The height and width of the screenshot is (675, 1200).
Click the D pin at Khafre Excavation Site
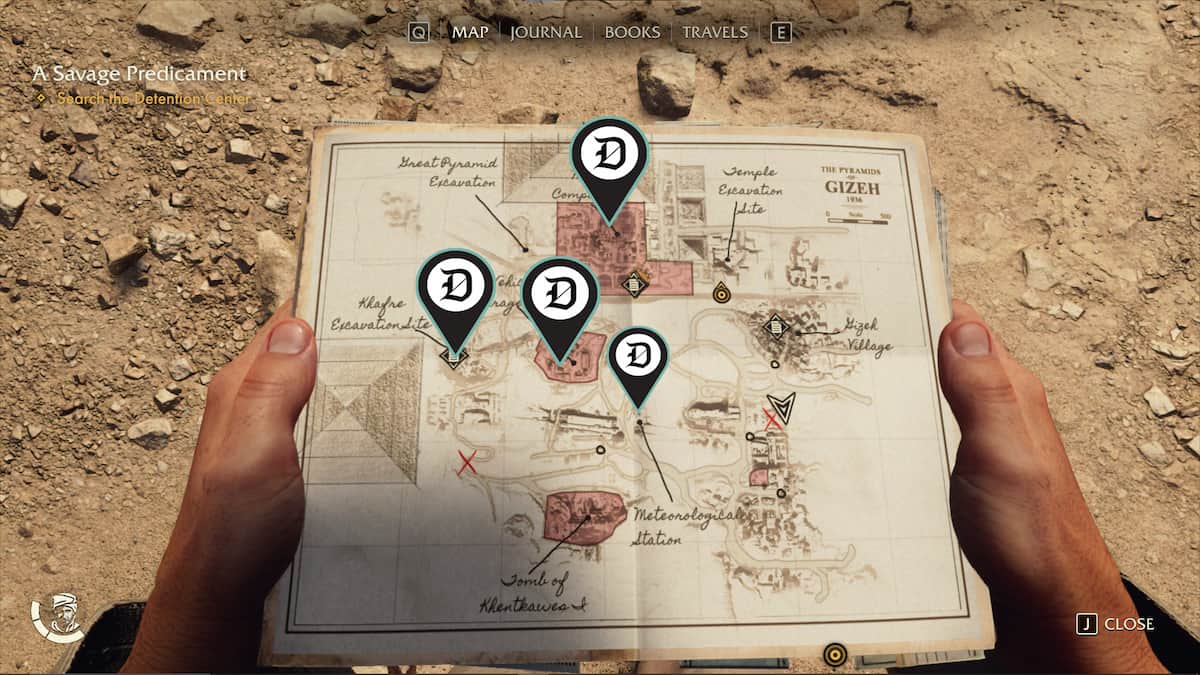tap(455, 289)
